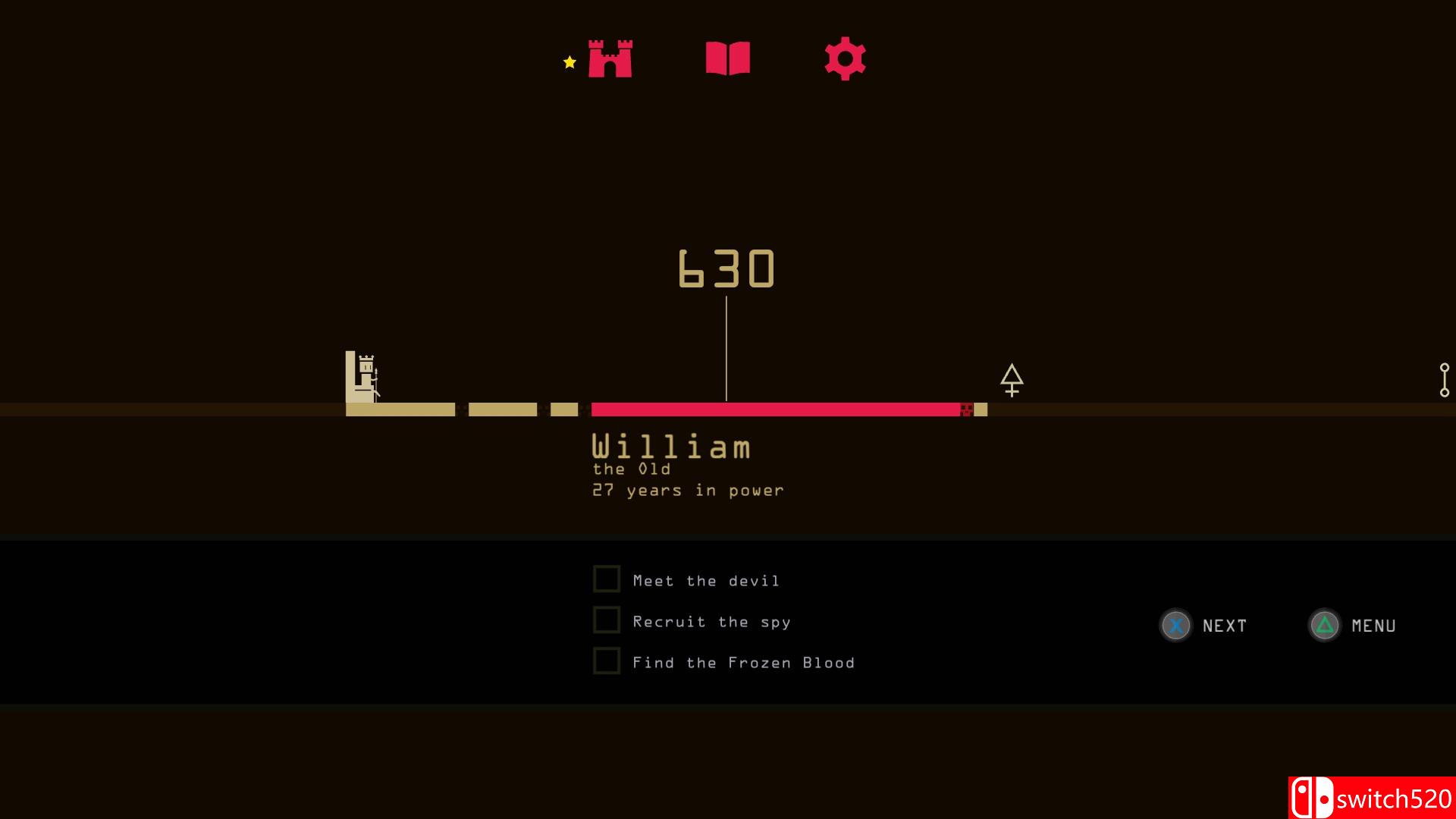Select William the Old's name label
The height and width of the screenshot is (819, 1456).
pyautogui.click(x=670, y=447)
